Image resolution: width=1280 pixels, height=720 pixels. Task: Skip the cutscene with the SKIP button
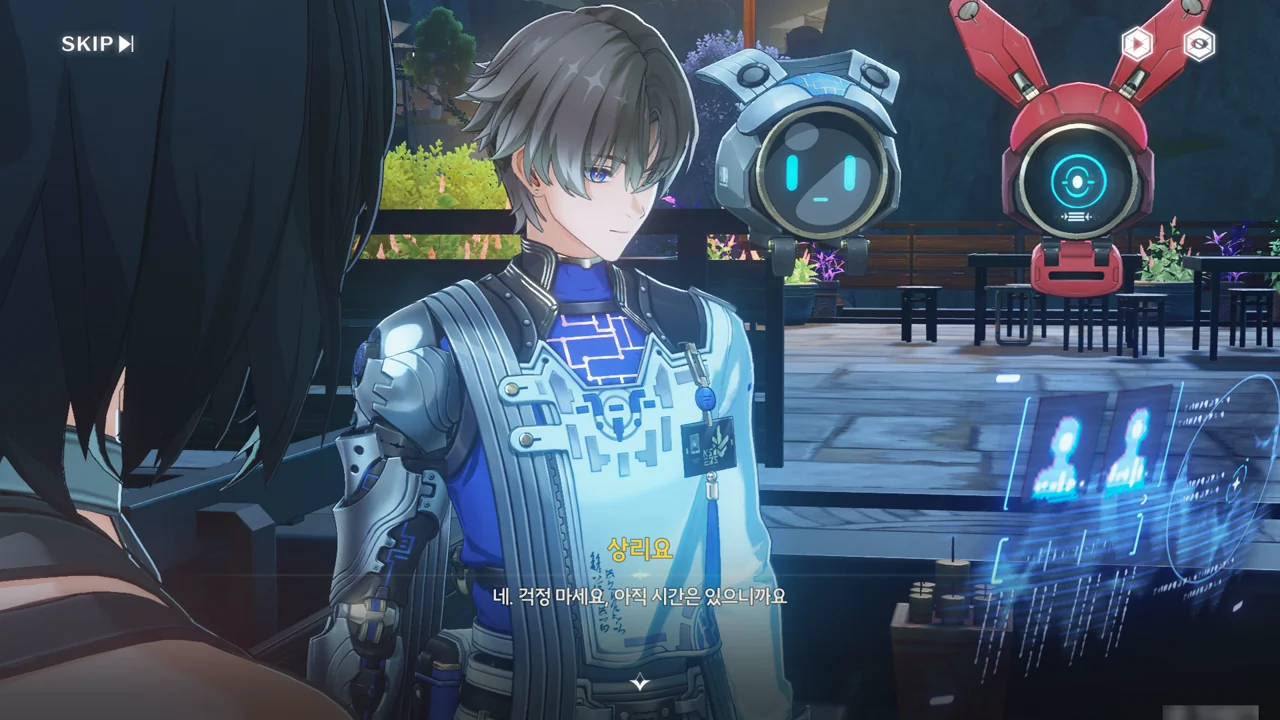pyautogui.click(x=97, y=44)
